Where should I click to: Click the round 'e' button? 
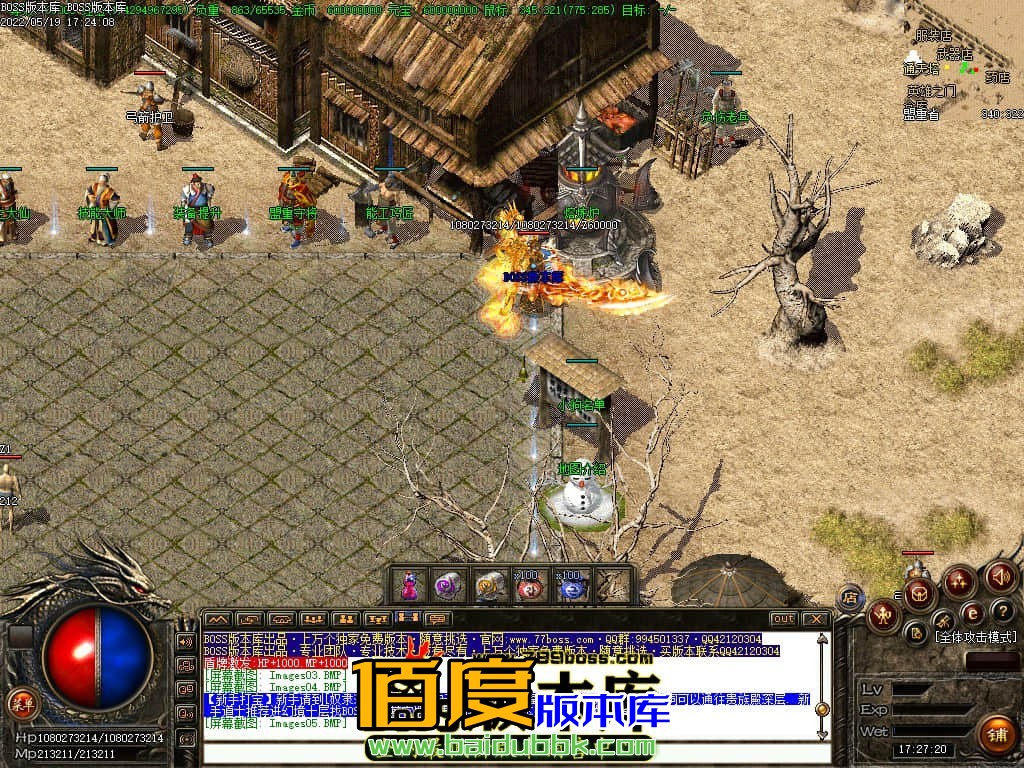(x=971, y=613)
